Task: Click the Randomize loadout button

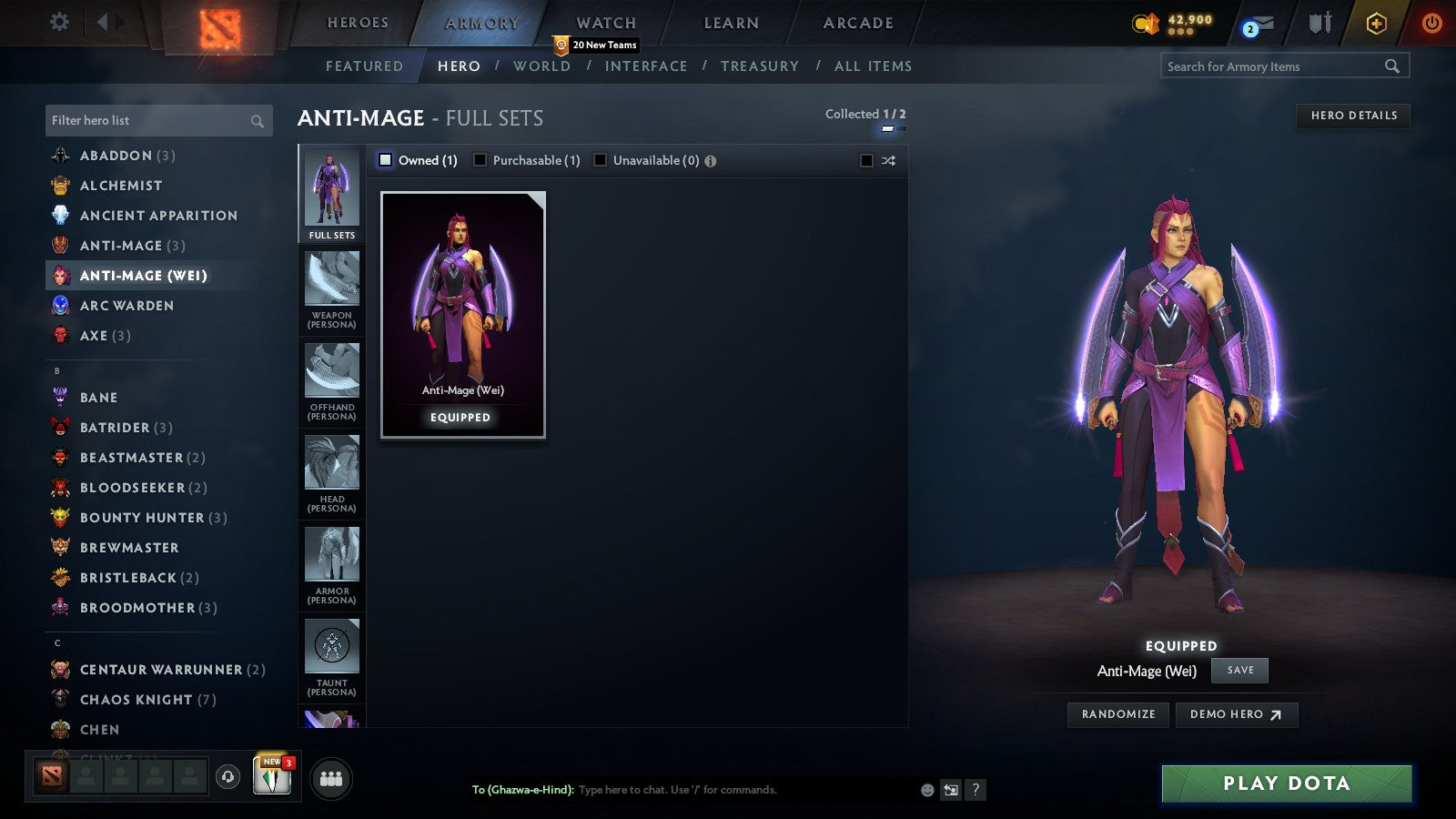Action: 1117,714
